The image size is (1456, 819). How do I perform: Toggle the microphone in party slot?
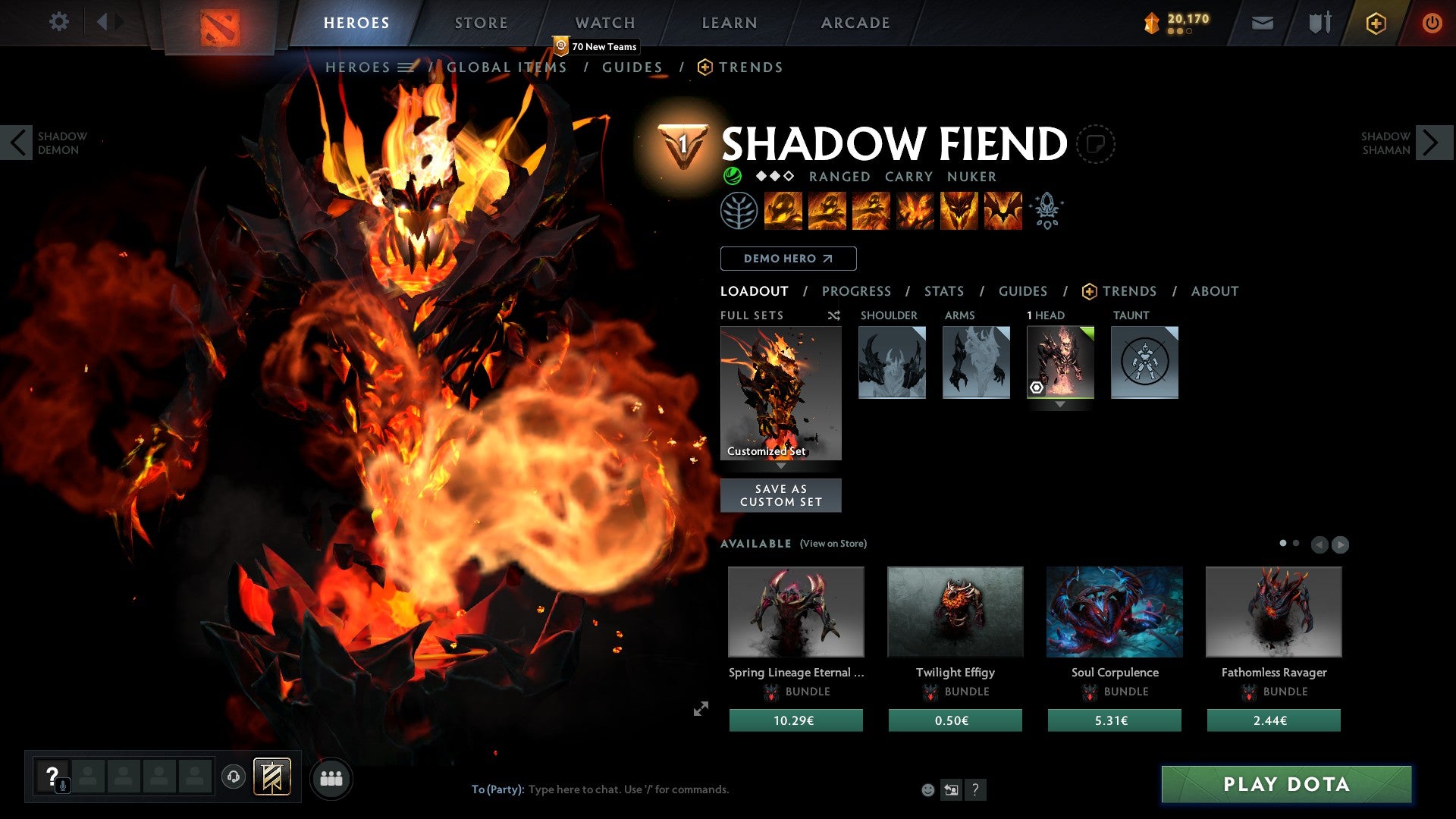click(62, 785)
